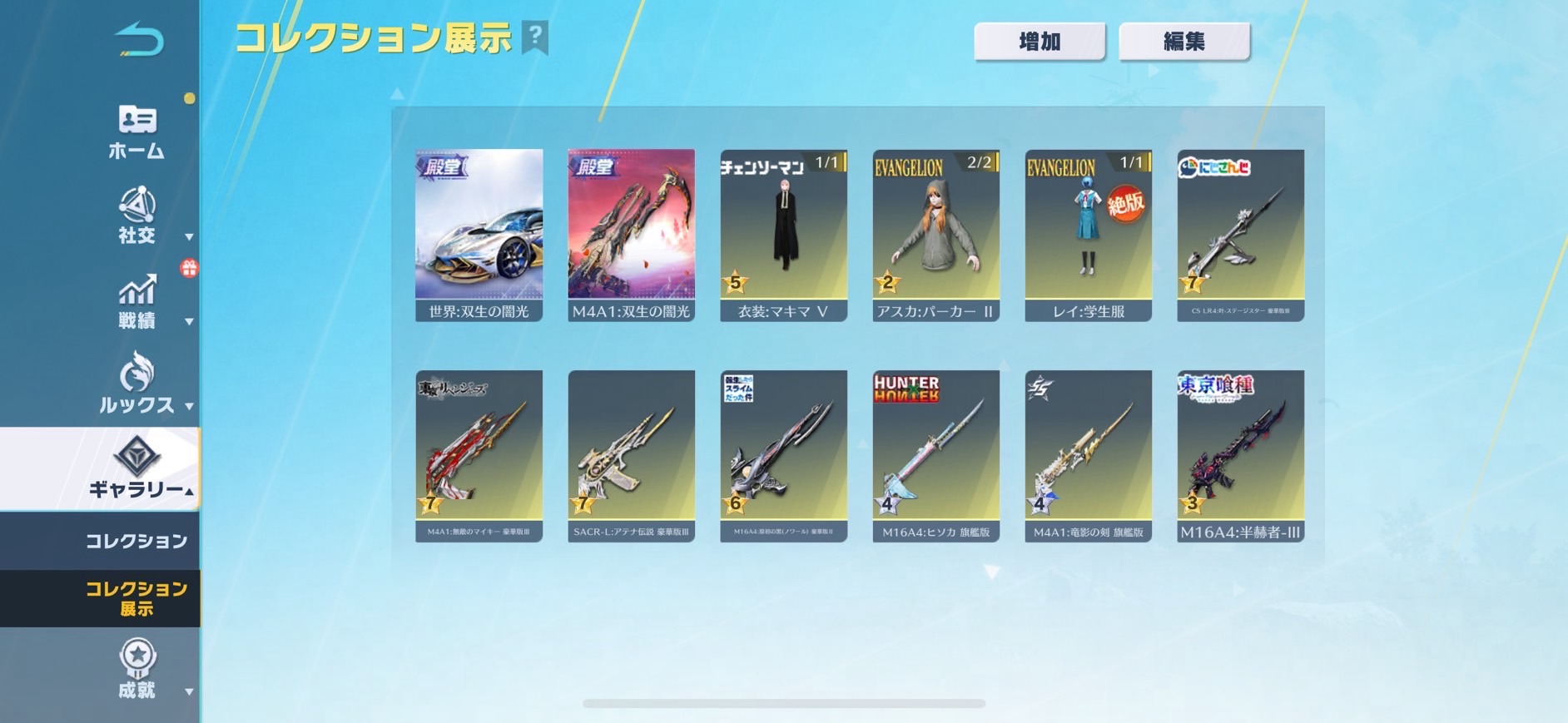Image resolution: width=1568 pixels, height=723 pixels.
Task: Select the 世界:双生の闇光 car card
Action: tap(479, 235)
